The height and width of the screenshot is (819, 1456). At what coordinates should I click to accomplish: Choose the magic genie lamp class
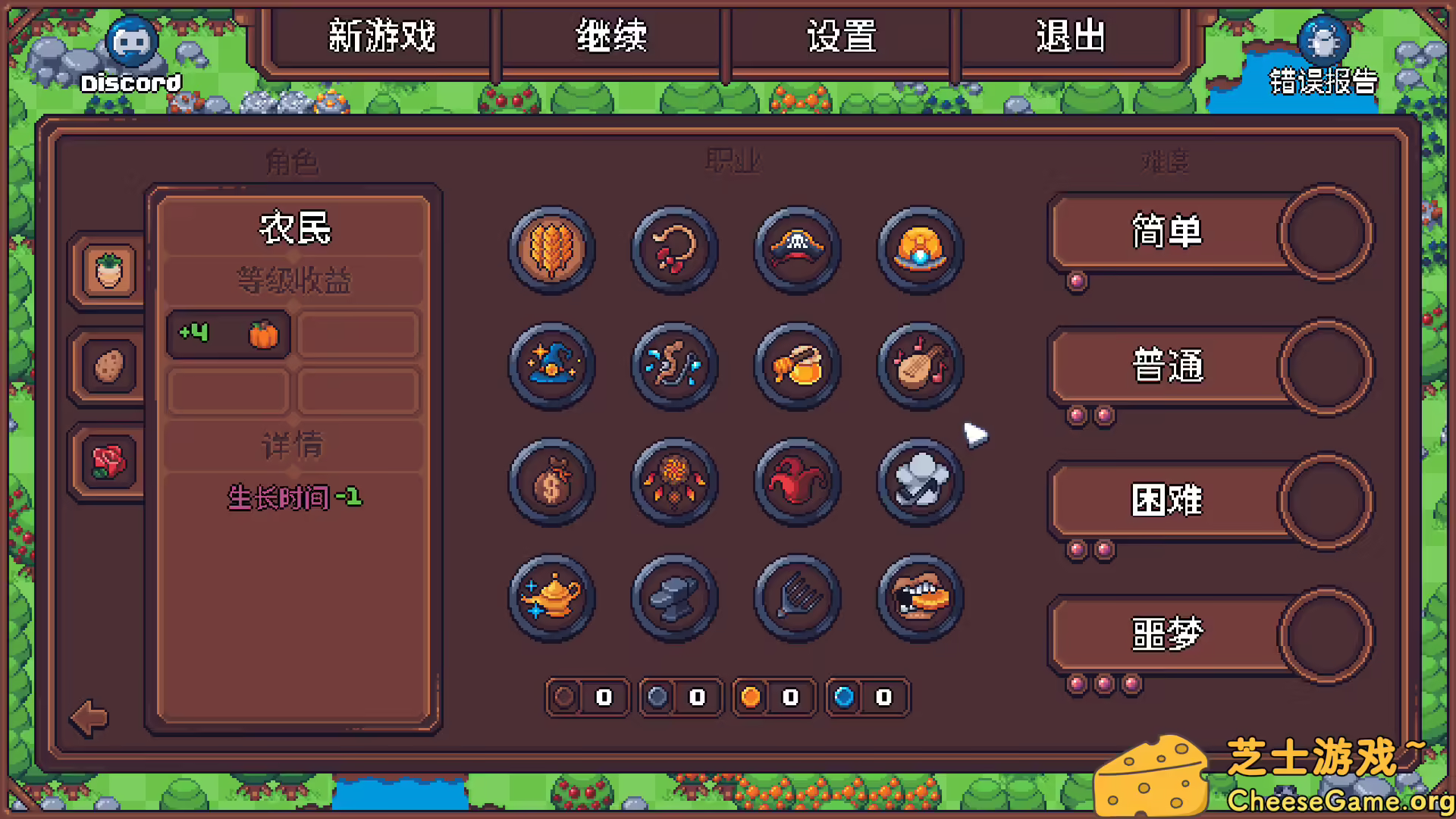pyautogui.click(x=551, y=598)
